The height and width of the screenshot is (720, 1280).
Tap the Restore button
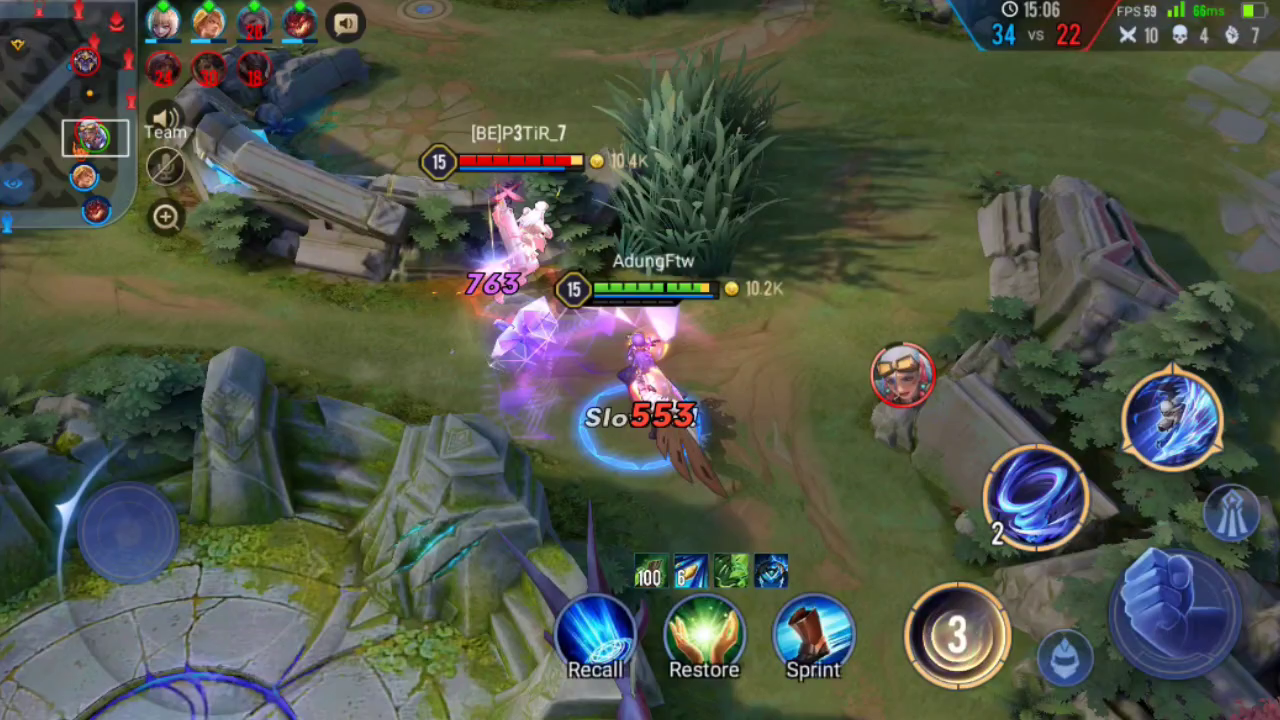click(703, 635)
